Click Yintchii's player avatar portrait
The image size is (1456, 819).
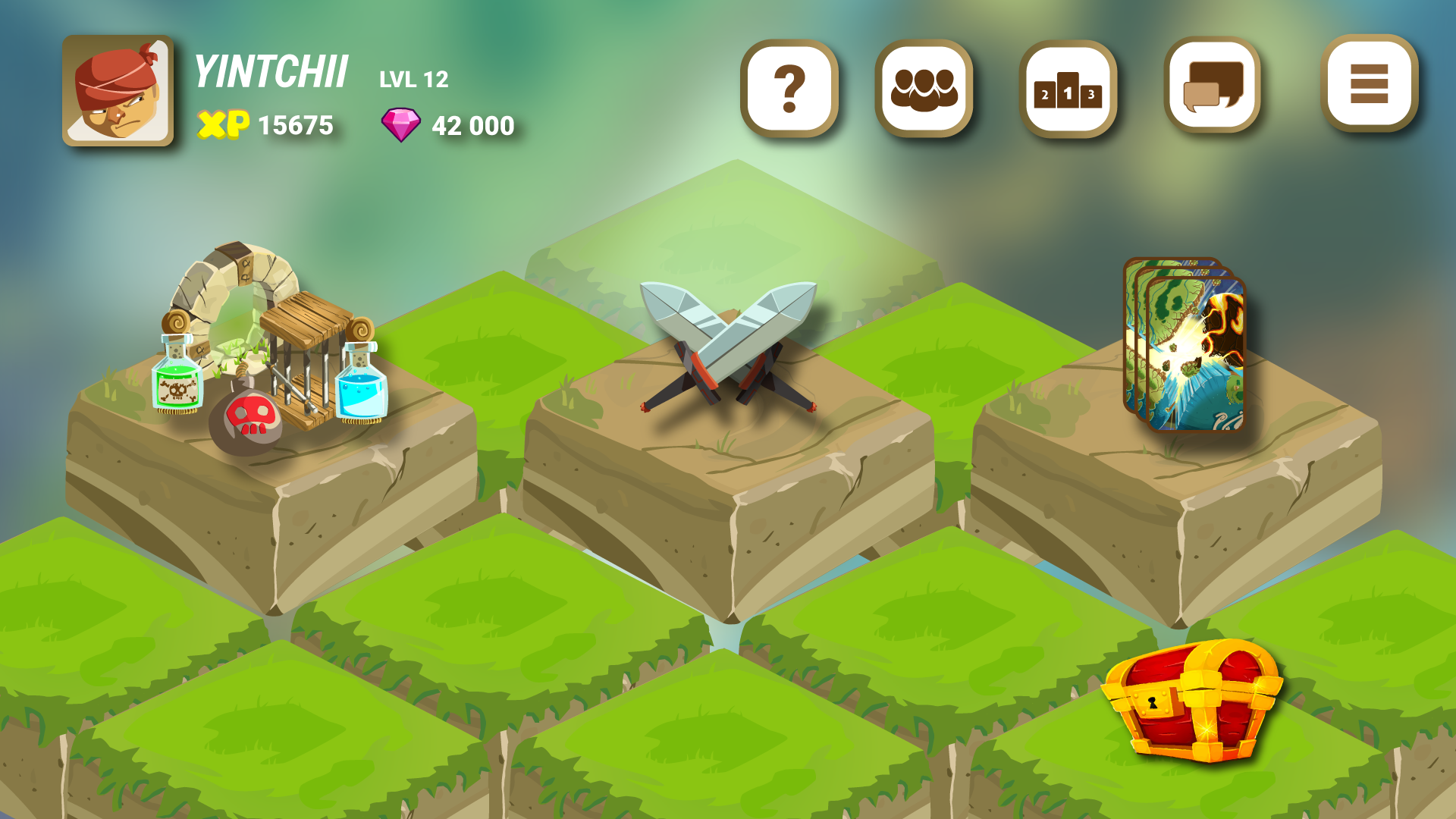(118, 91)
